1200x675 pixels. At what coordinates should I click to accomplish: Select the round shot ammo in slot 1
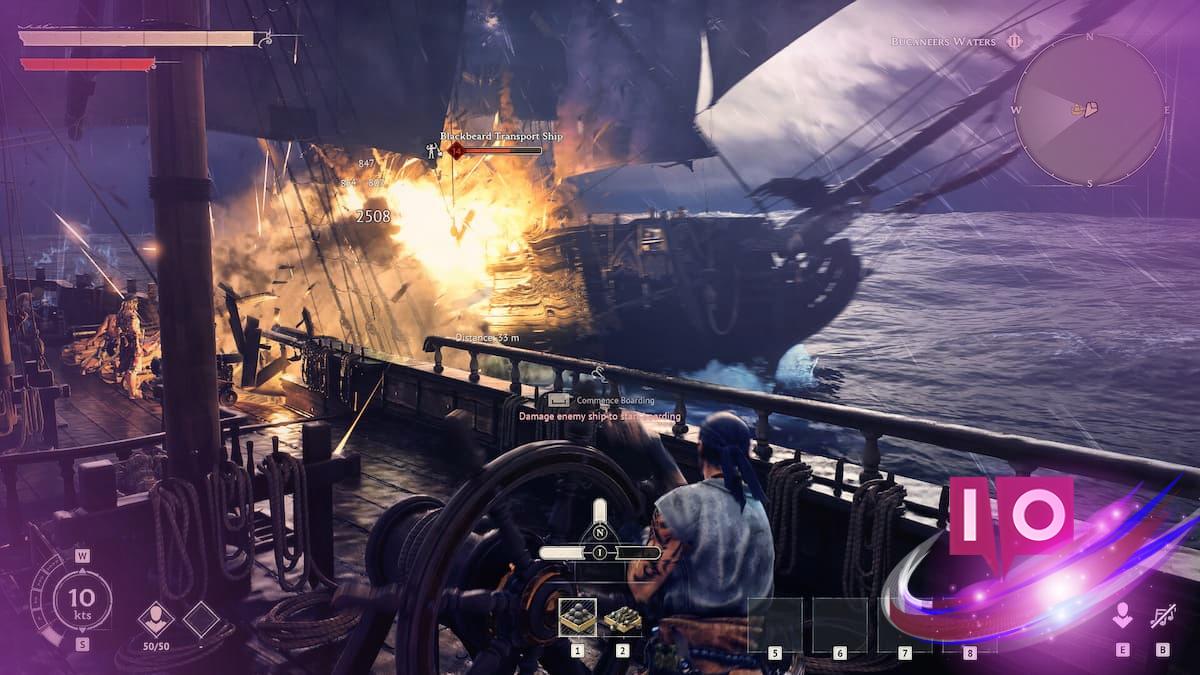click(577, 619)
